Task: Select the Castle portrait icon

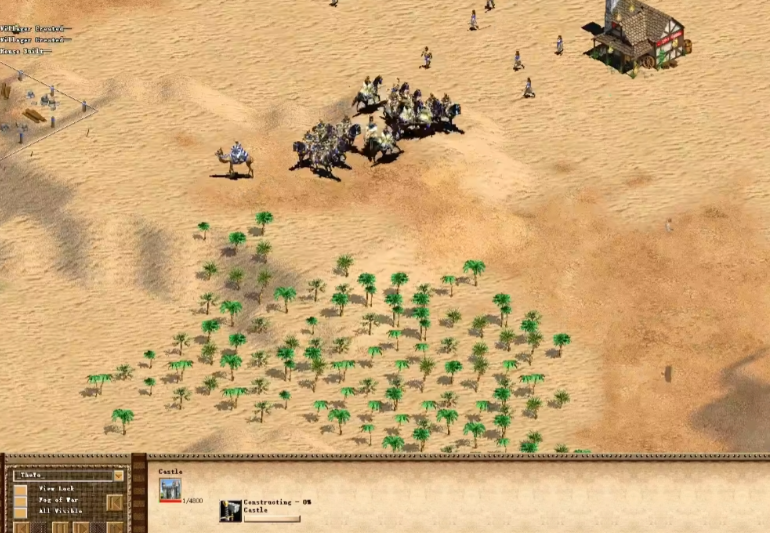Action: pyautogui.click(x=170, y=488)
